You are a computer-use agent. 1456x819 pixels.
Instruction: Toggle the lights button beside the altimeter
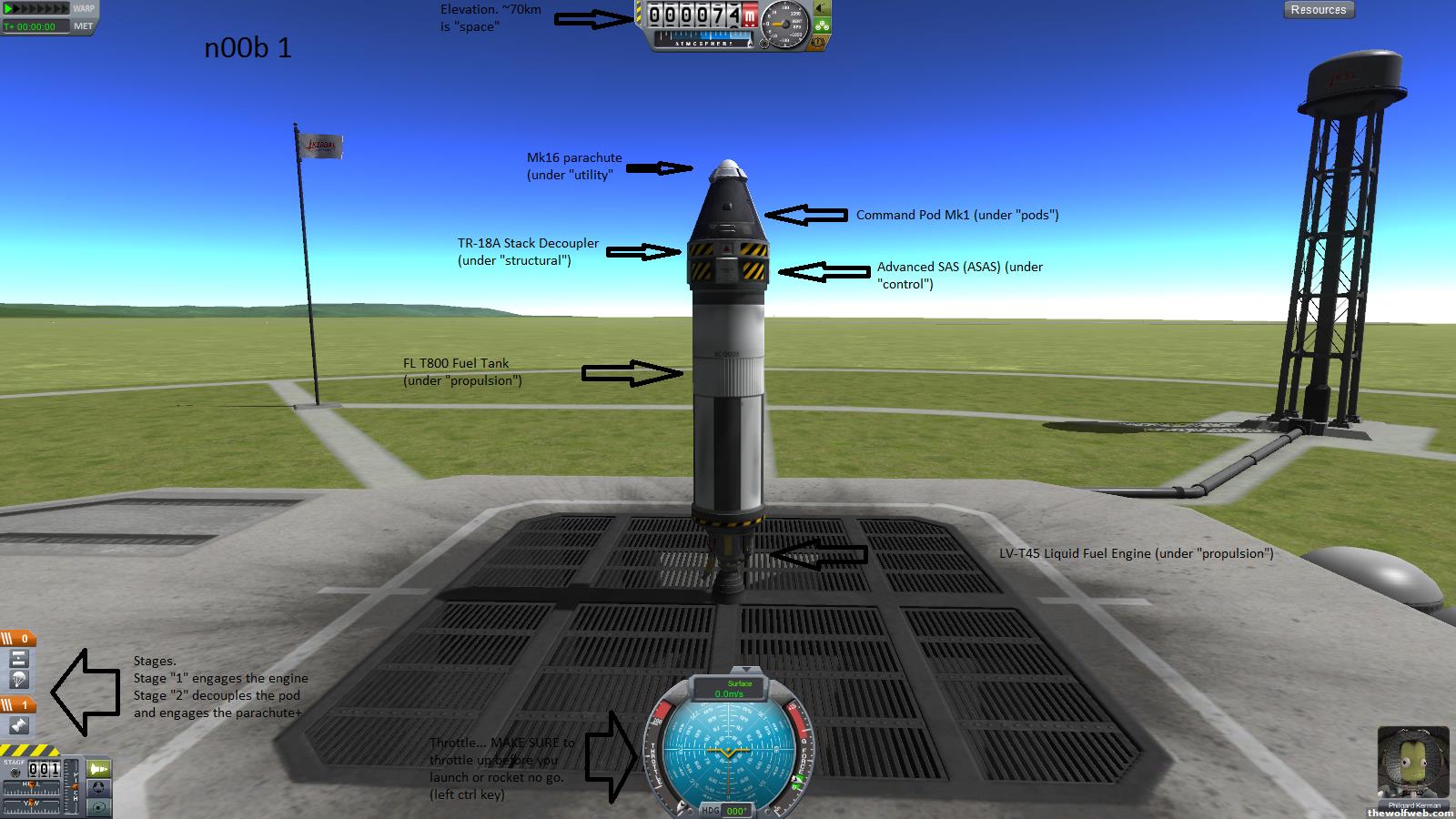[x=822, y=9]
